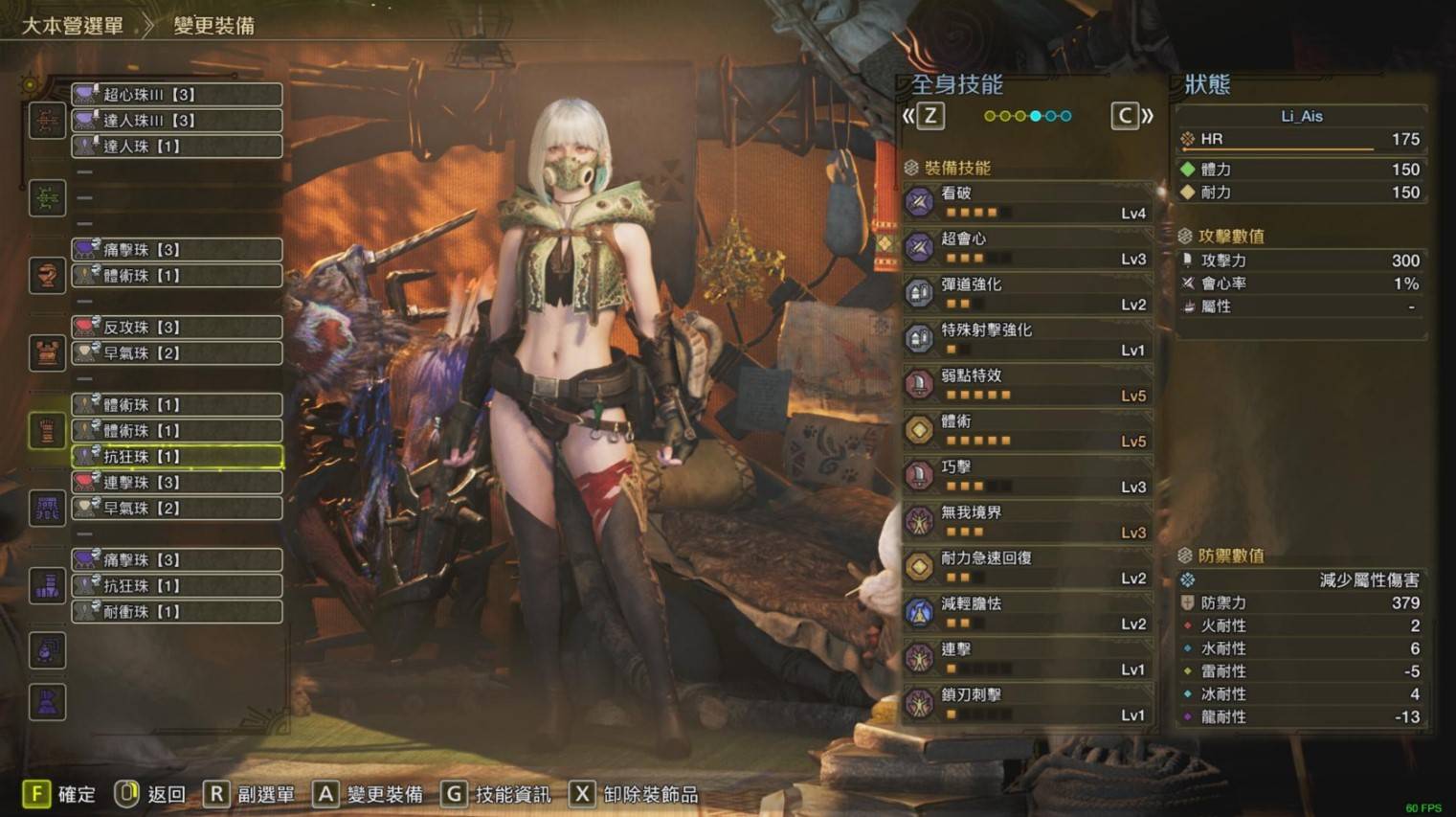
Task: Choose the 耐衝珠【1】 decoration
Action: (177, 611)
